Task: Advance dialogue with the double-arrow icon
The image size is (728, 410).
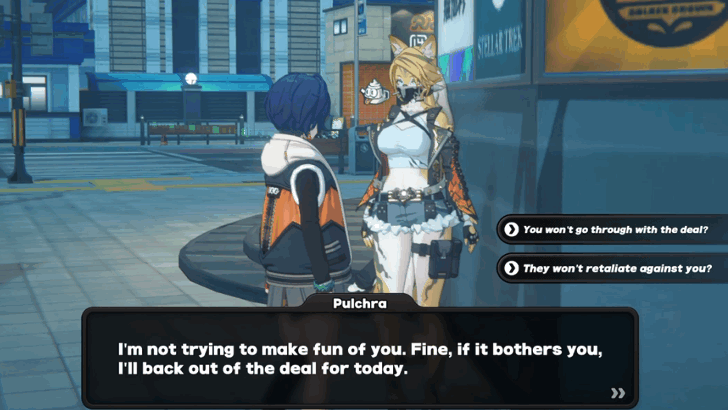Action: [x=618, y=393]
